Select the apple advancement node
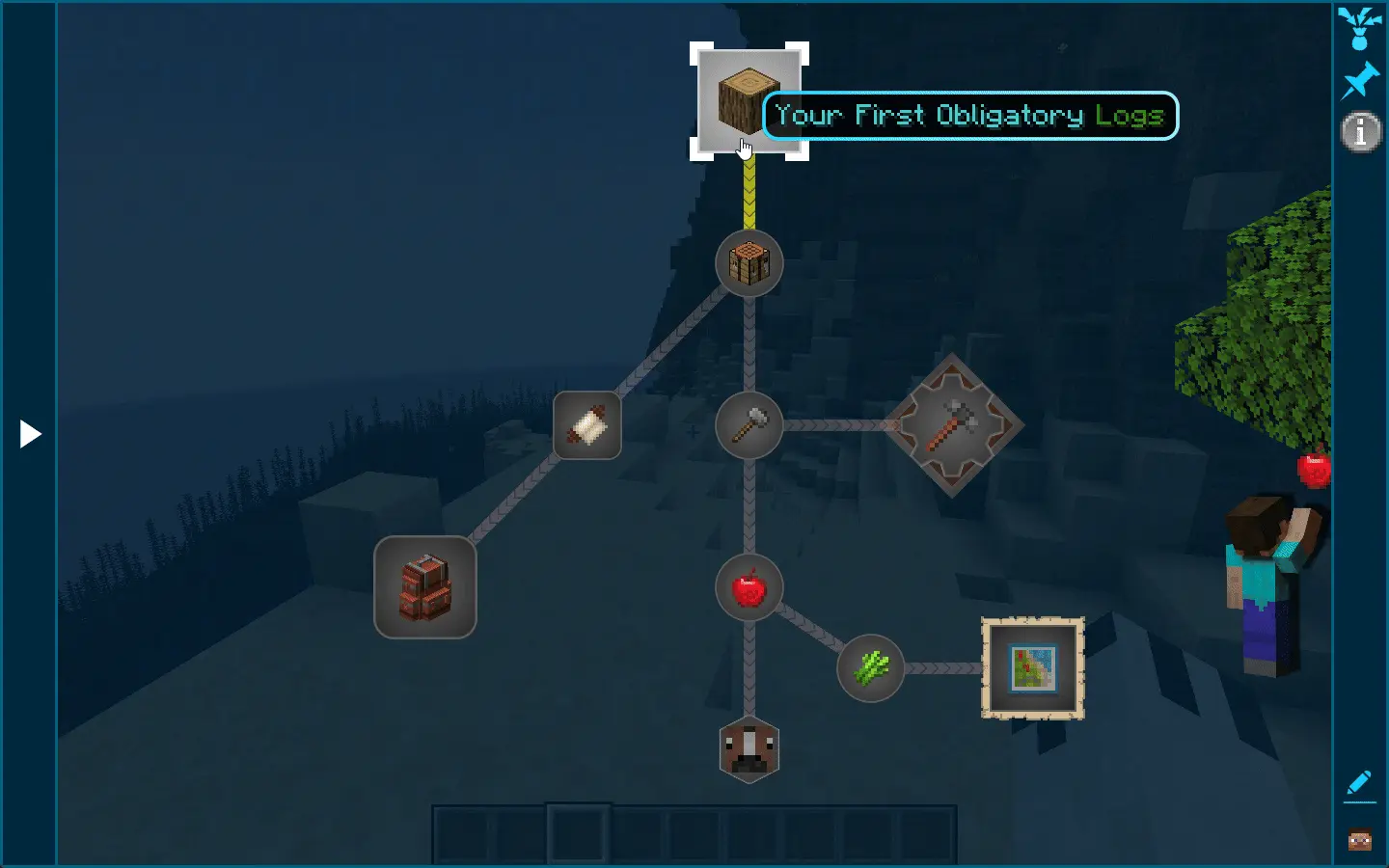The width and height of the screenshot is (1389, 868). click(x=749, y=588)
